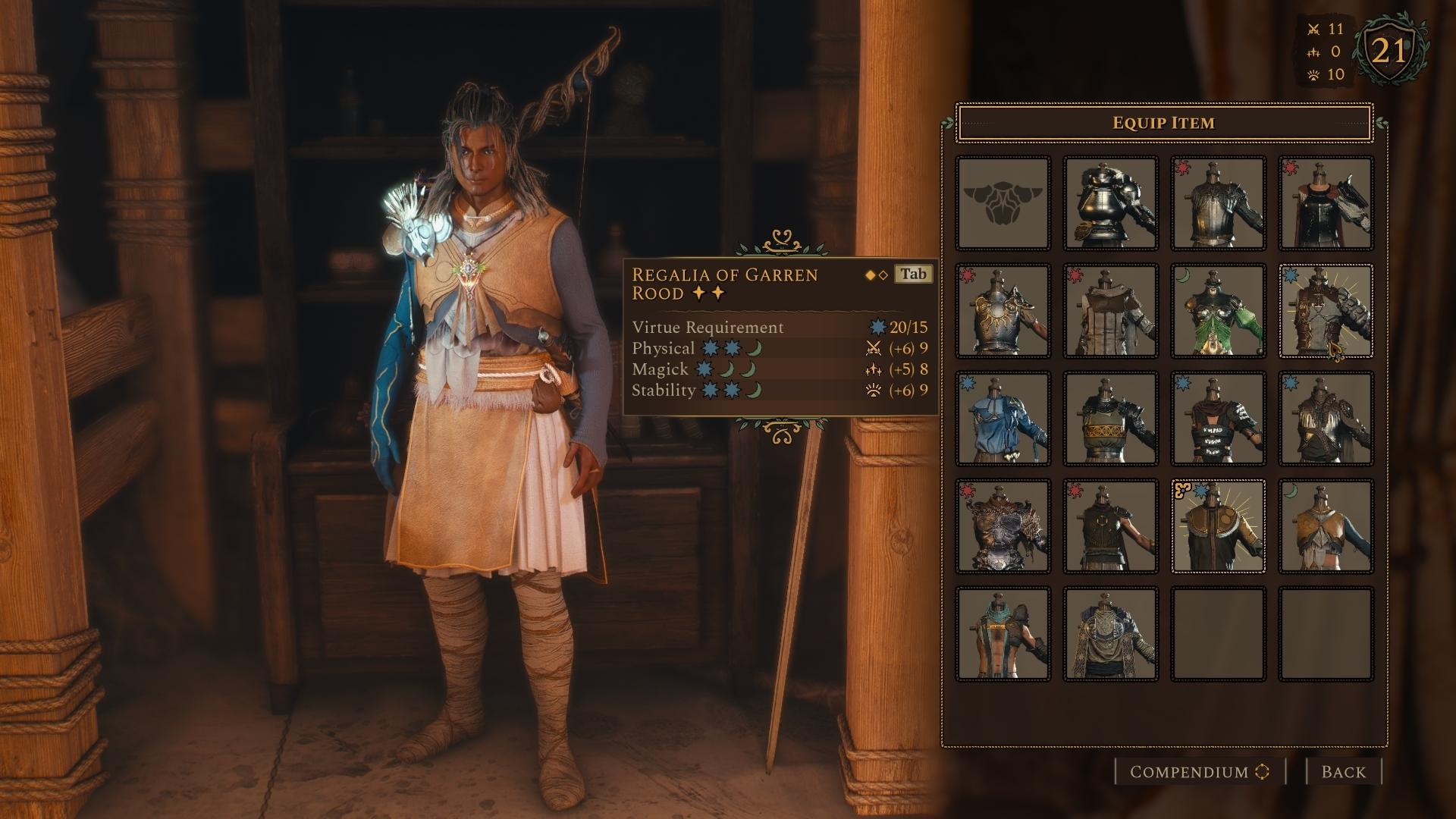This screenshot has width=1456, height=819.
Task: Select the empty unequip armor slot
Action: (1003, 203)
